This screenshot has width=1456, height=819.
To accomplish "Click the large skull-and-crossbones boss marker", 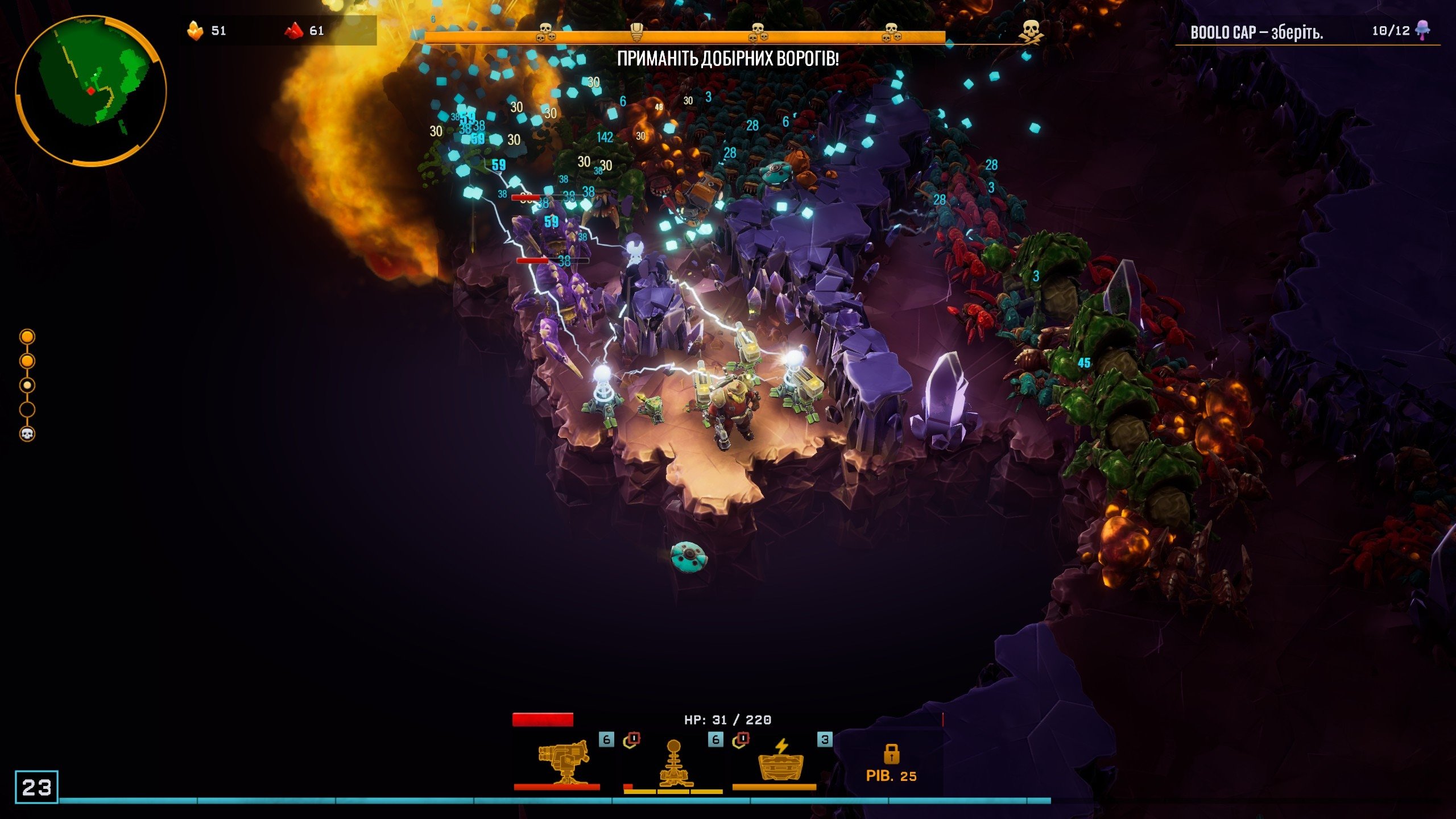I will (x=1031, y=32).
